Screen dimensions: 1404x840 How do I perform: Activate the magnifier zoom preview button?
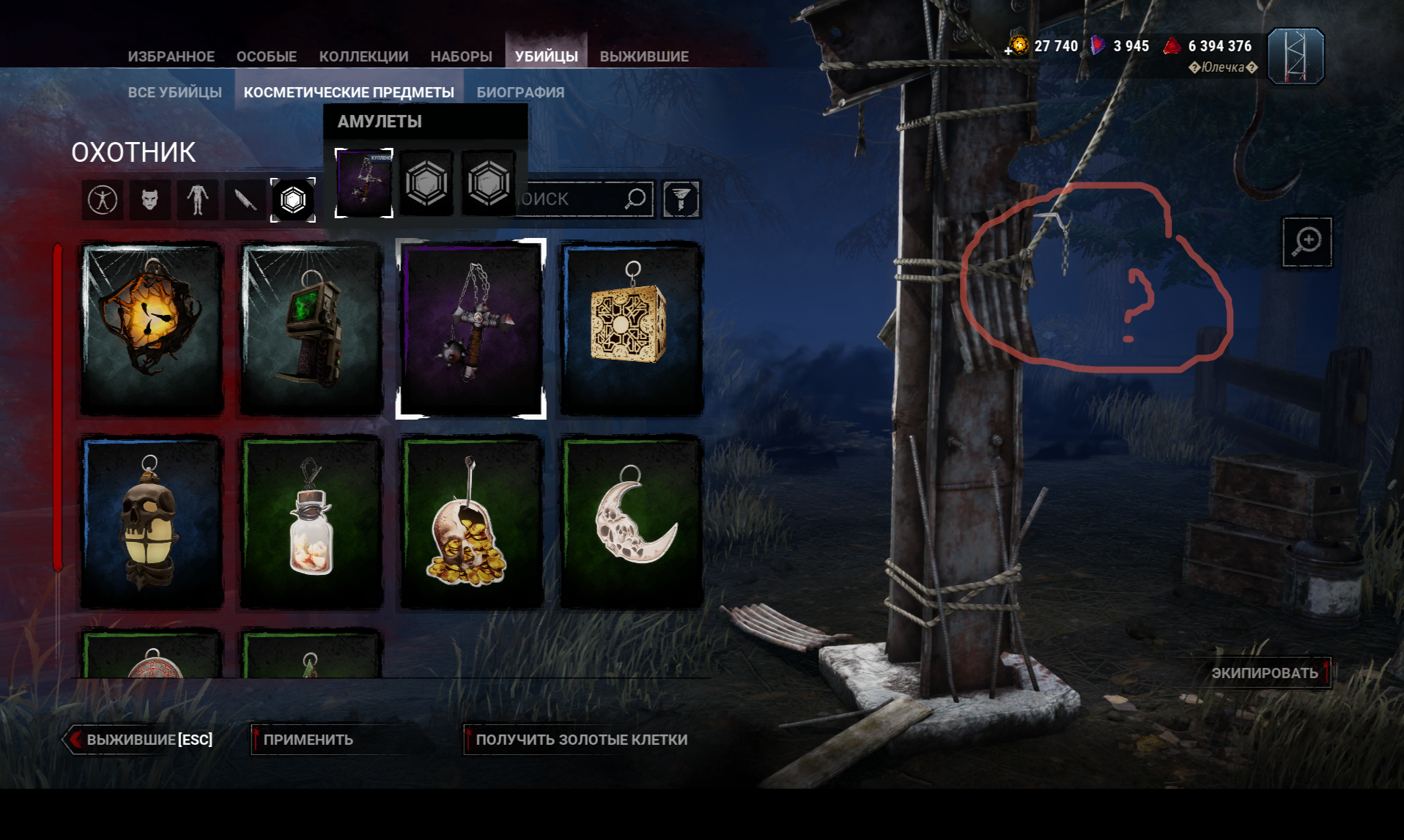pyautogui.click(x=1307, y=242)
